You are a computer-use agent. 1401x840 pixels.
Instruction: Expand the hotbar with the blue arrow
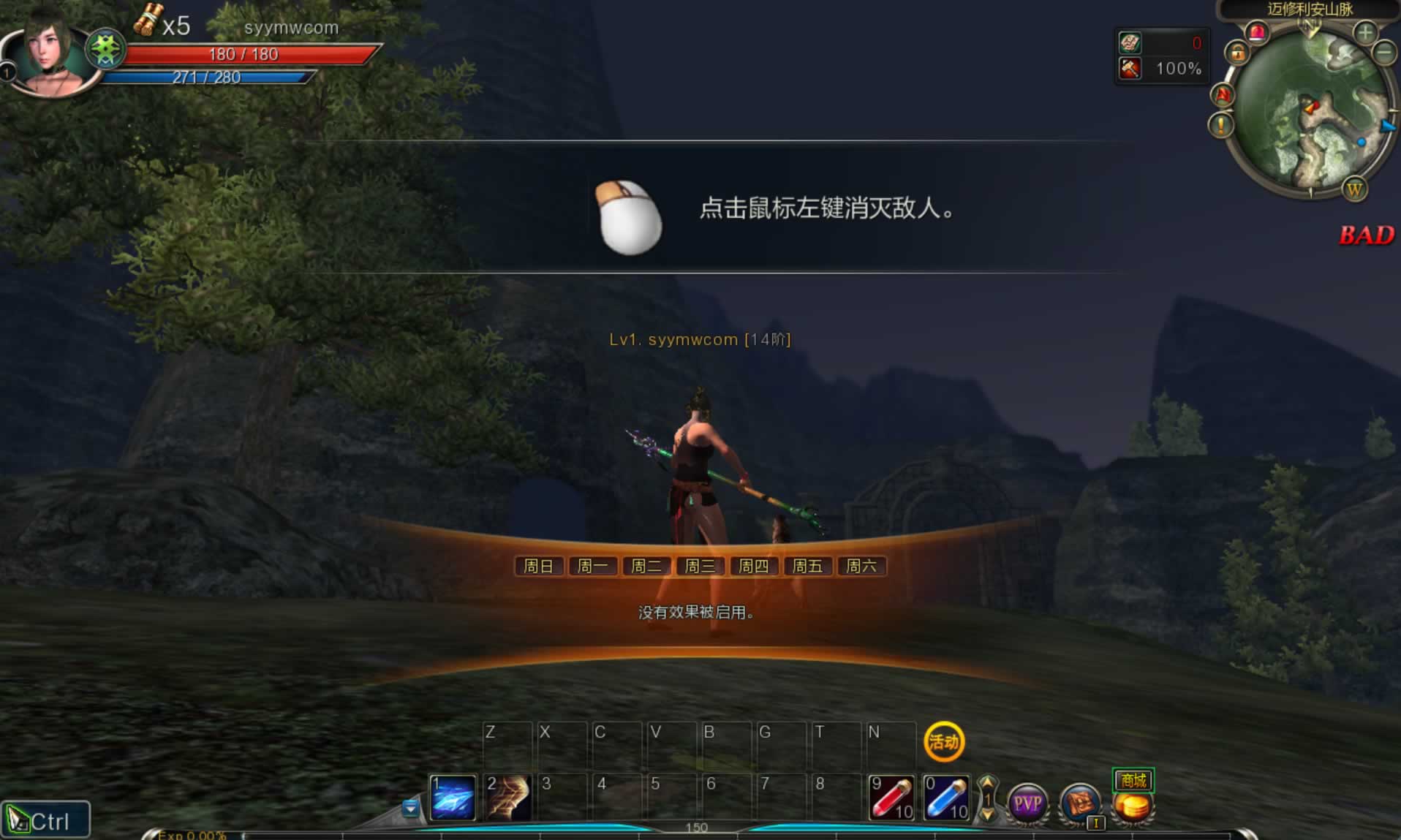coord(410,808)
